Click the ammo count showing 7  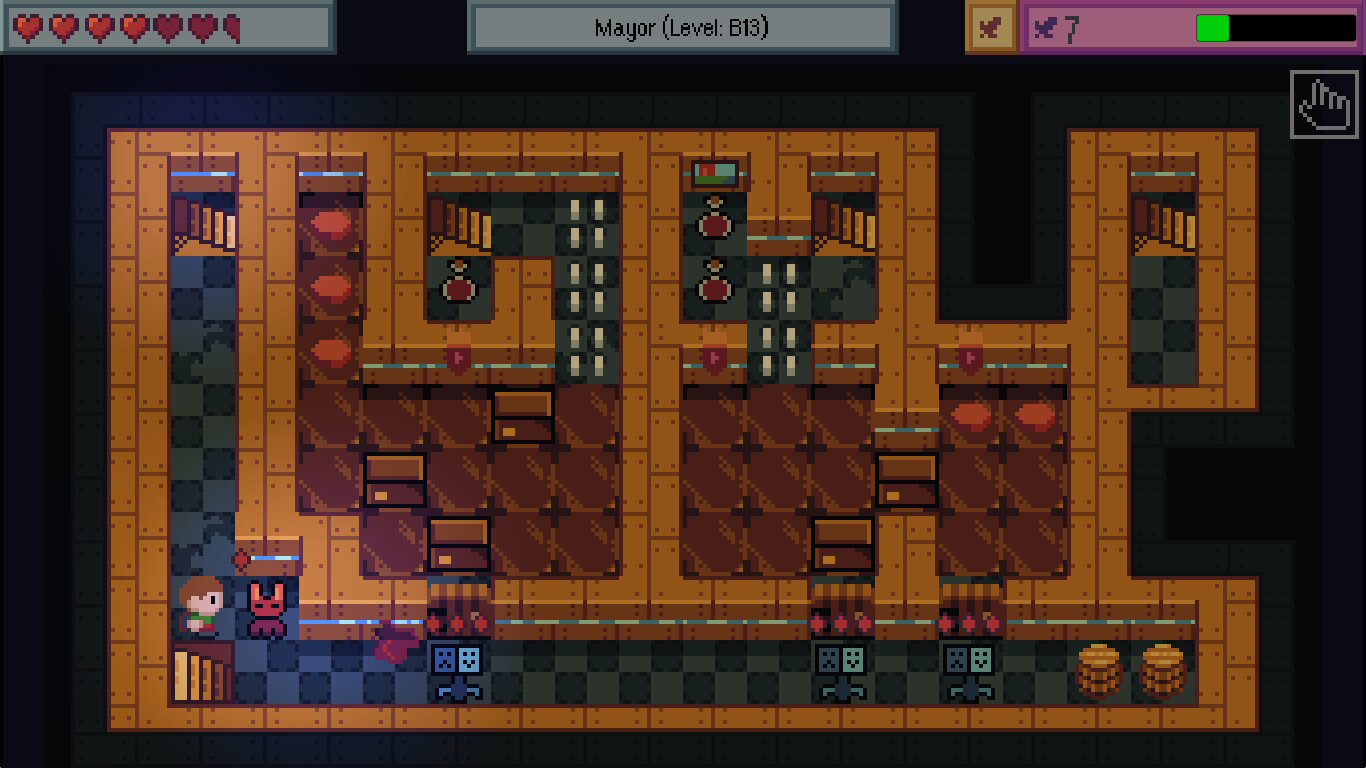click(x=1072, y=29)
